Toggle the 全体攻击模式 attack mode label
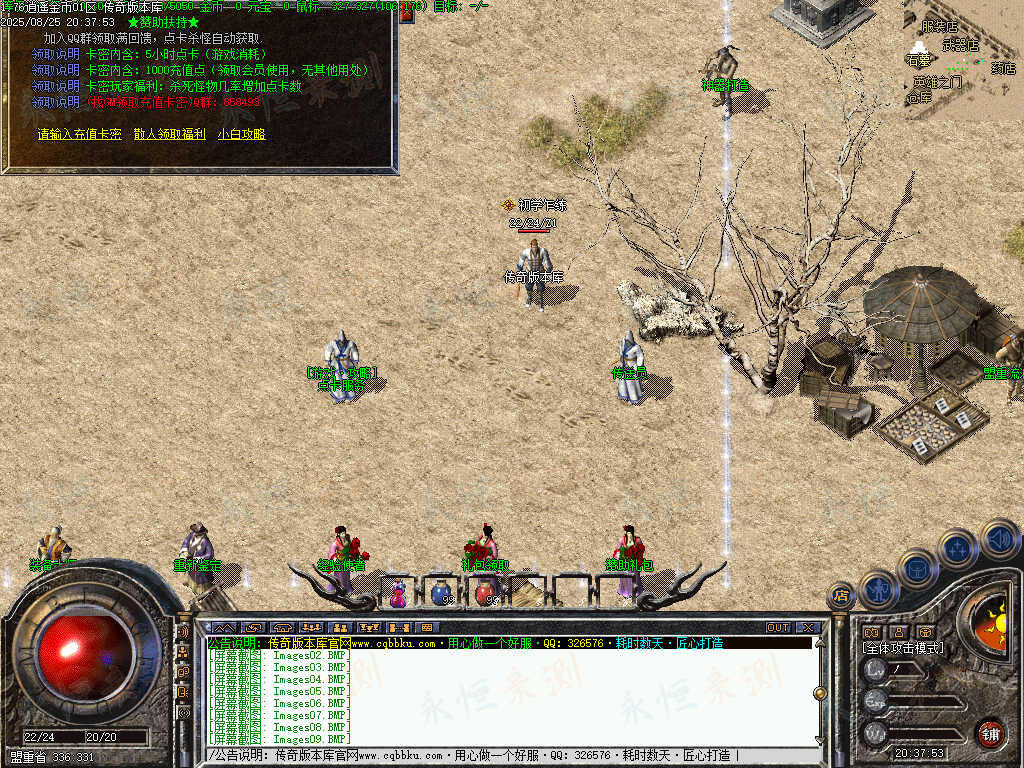This screenshot has height=768, width=1024. click(902, 648)
